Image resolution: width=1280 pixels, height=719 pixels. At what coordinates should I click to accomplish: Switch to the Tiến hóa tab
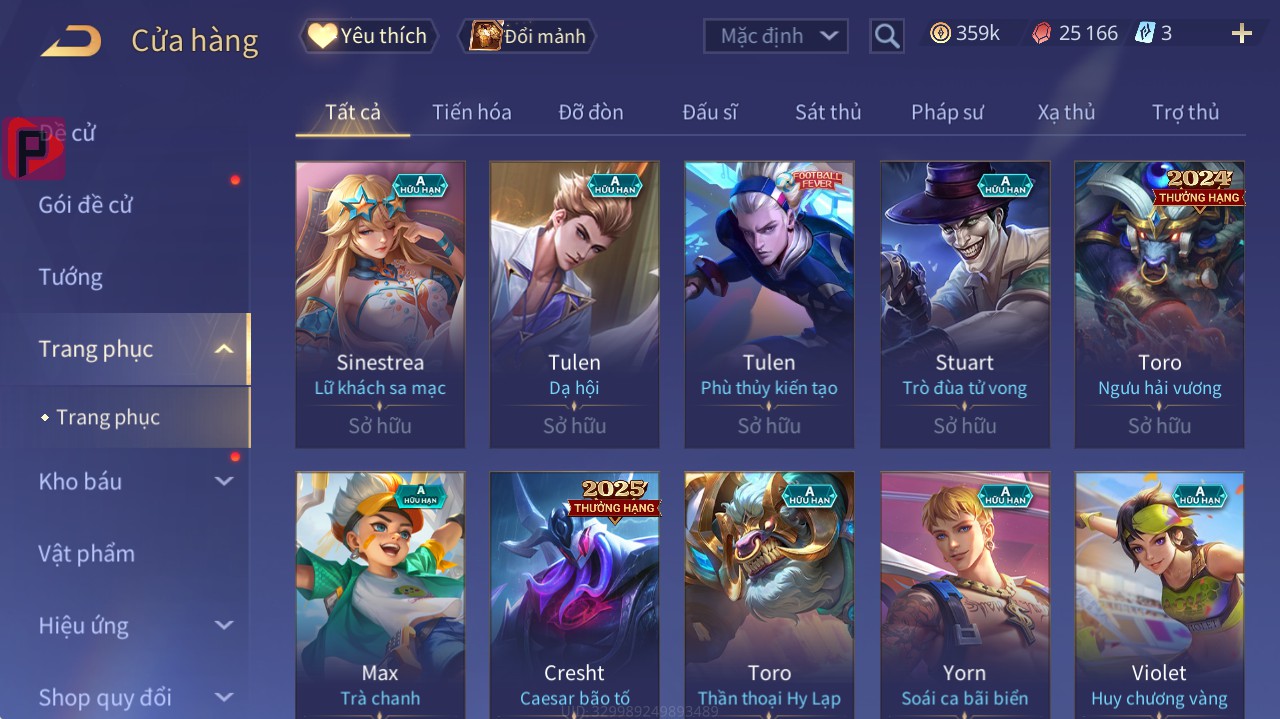pyautogui.click(x=471, y=112)
